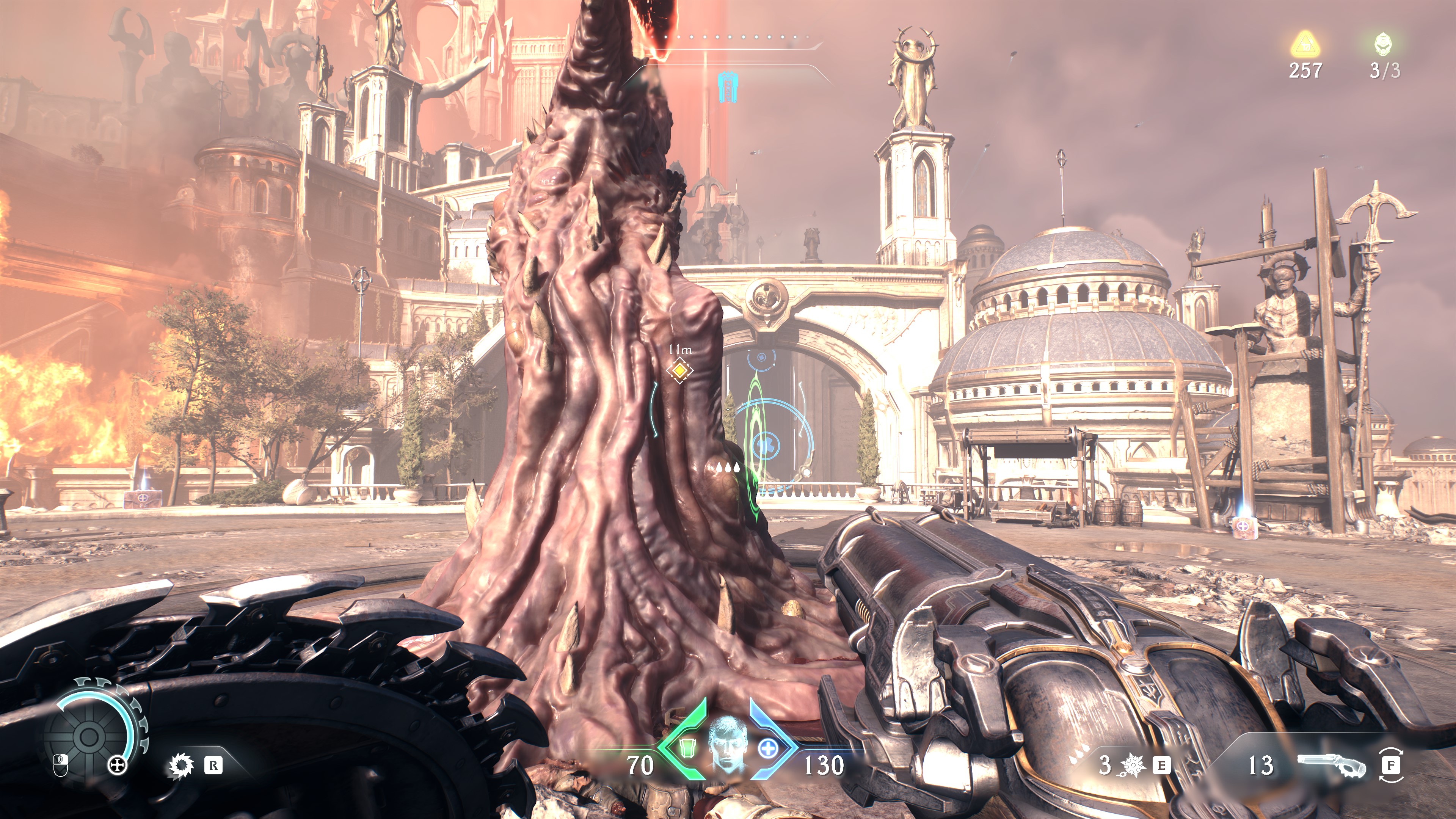
Task: Click the crosshair icon beside shield gauge
Action: [x=117, y=766]
